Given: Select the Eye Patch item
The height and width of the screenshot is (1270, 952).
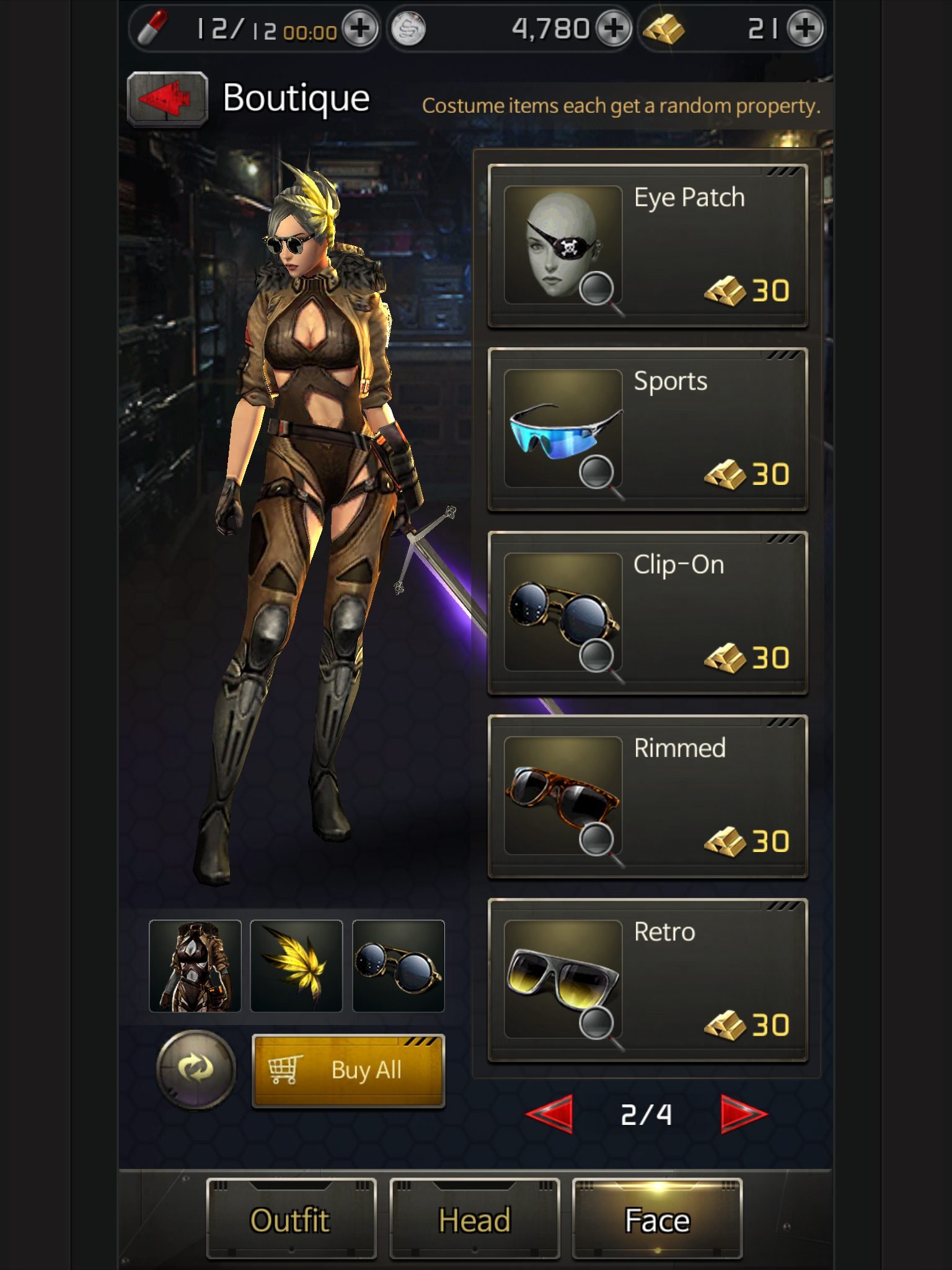Looking at the screenshot, I should (648, 246).
